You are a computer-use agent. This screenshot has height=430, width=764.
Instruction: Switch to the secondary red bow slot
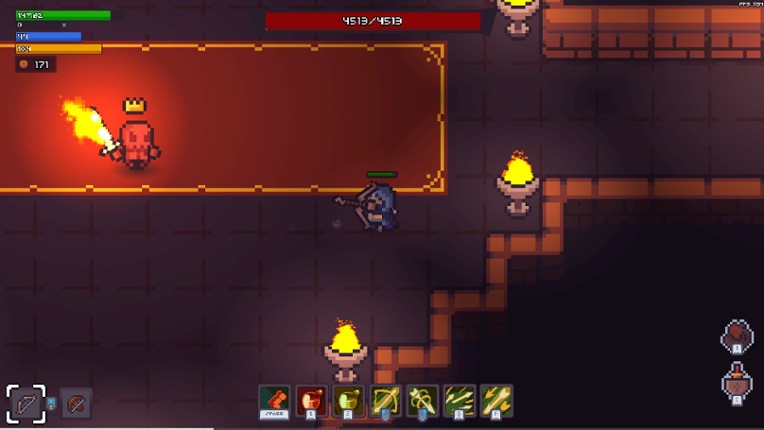(76, 404)
